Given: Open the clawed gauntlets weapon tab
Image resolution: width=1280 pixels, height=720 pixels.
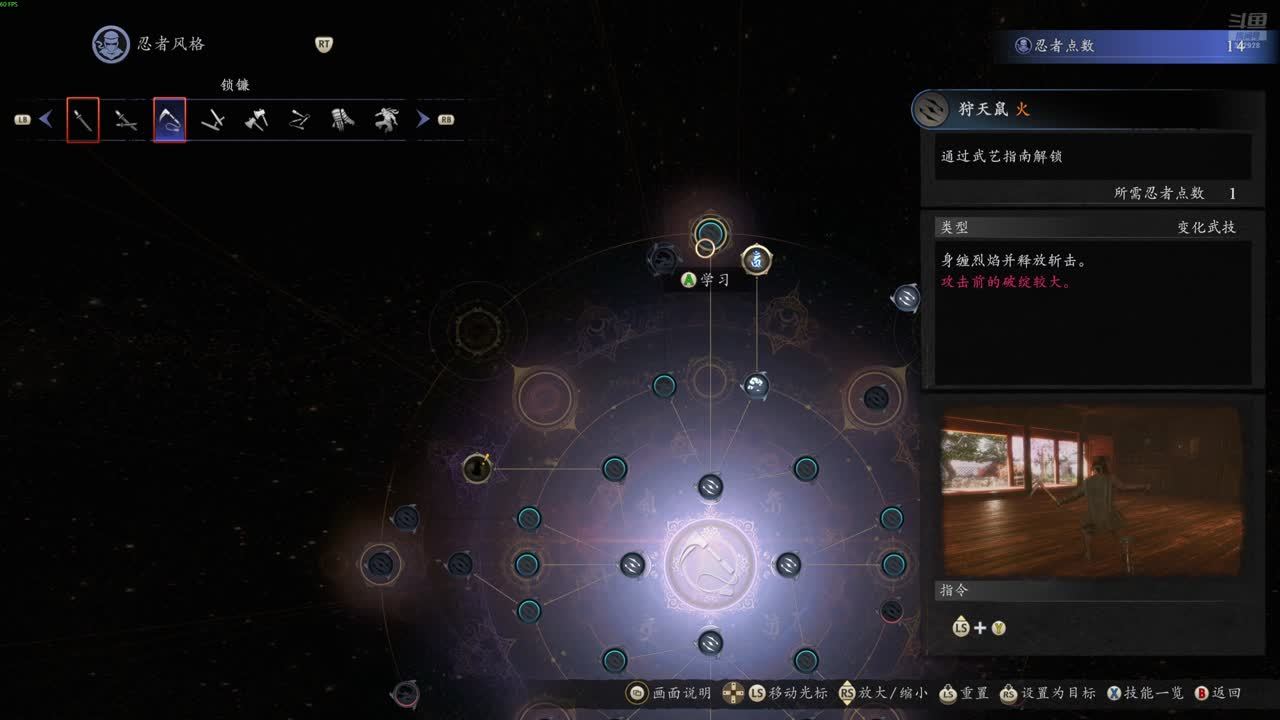Looking at the screenshot, I should [343, 120].
